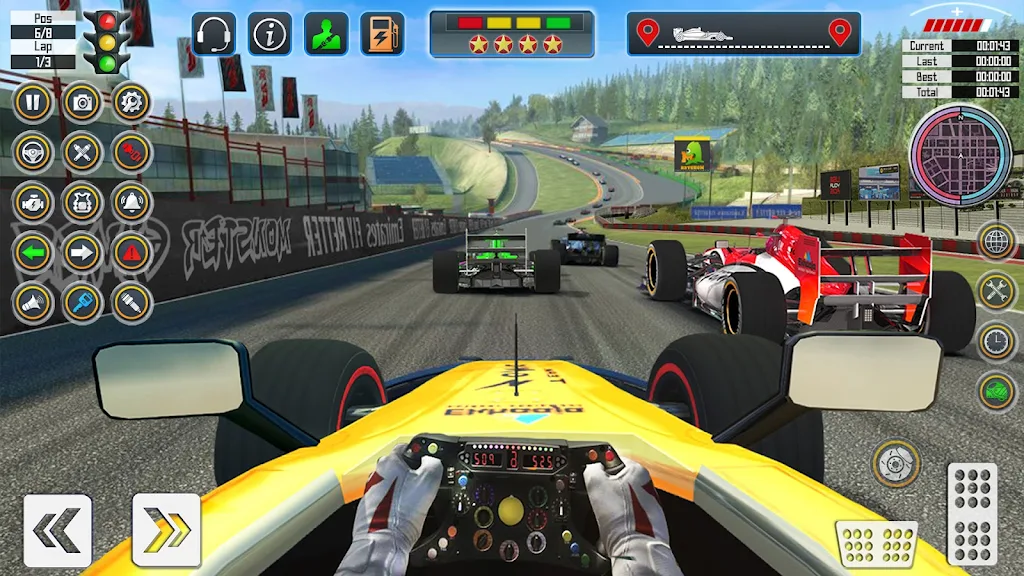Click the circular radar minimap
Image resolution: width=1024 pixels, height=576 pixels.
[960, 155]
